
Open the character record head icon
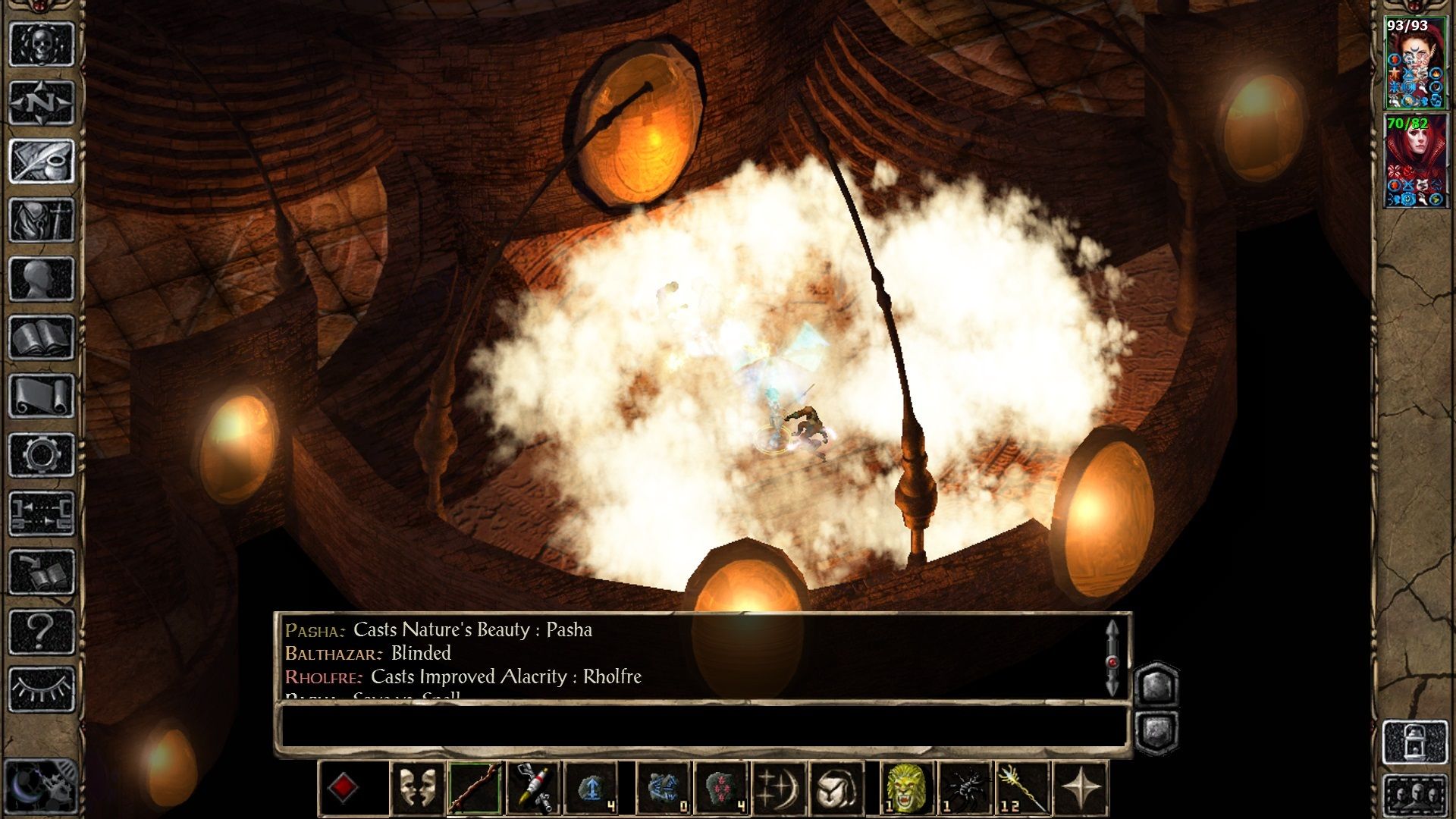tap(42, 279)
